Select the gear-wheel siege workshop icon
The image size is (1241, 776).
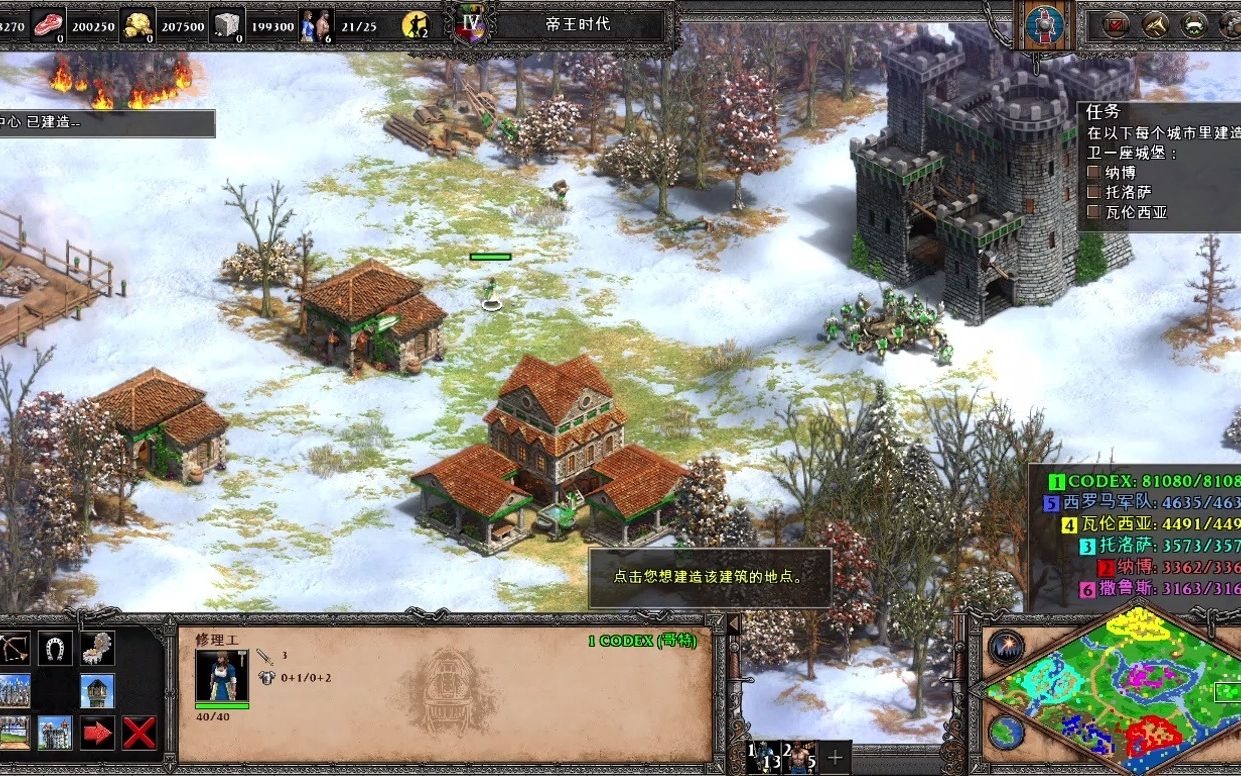coord(97,649)
